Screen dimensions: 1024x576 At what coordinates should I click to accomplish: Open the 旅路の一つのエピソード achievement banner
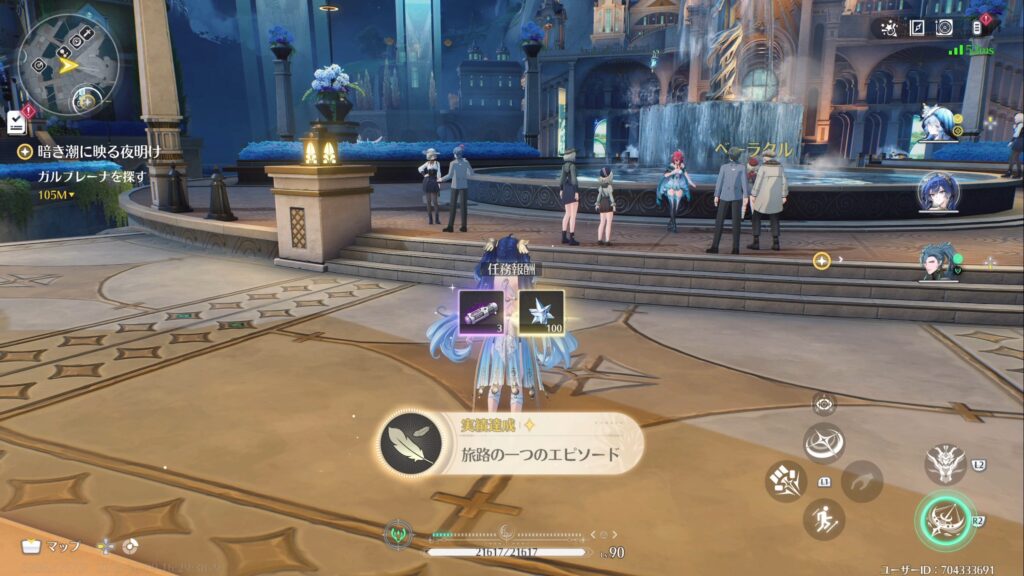tap(510, 441)
